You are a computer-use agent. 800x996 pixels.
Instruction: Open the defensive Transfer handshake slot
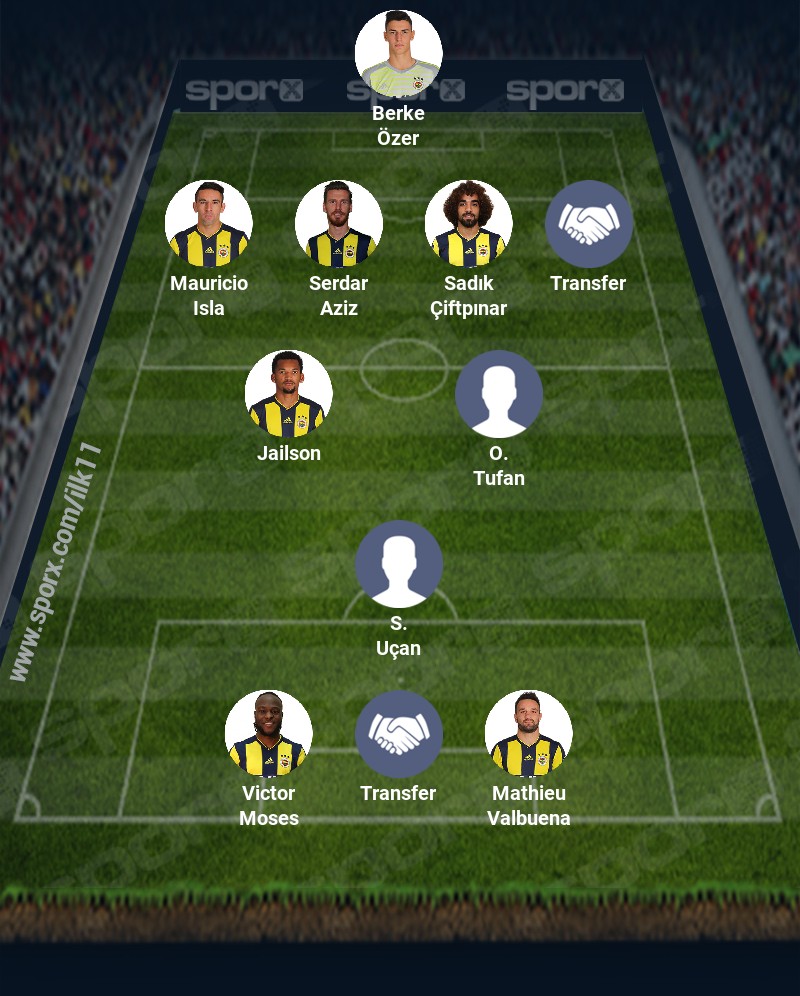coord(588,224)
